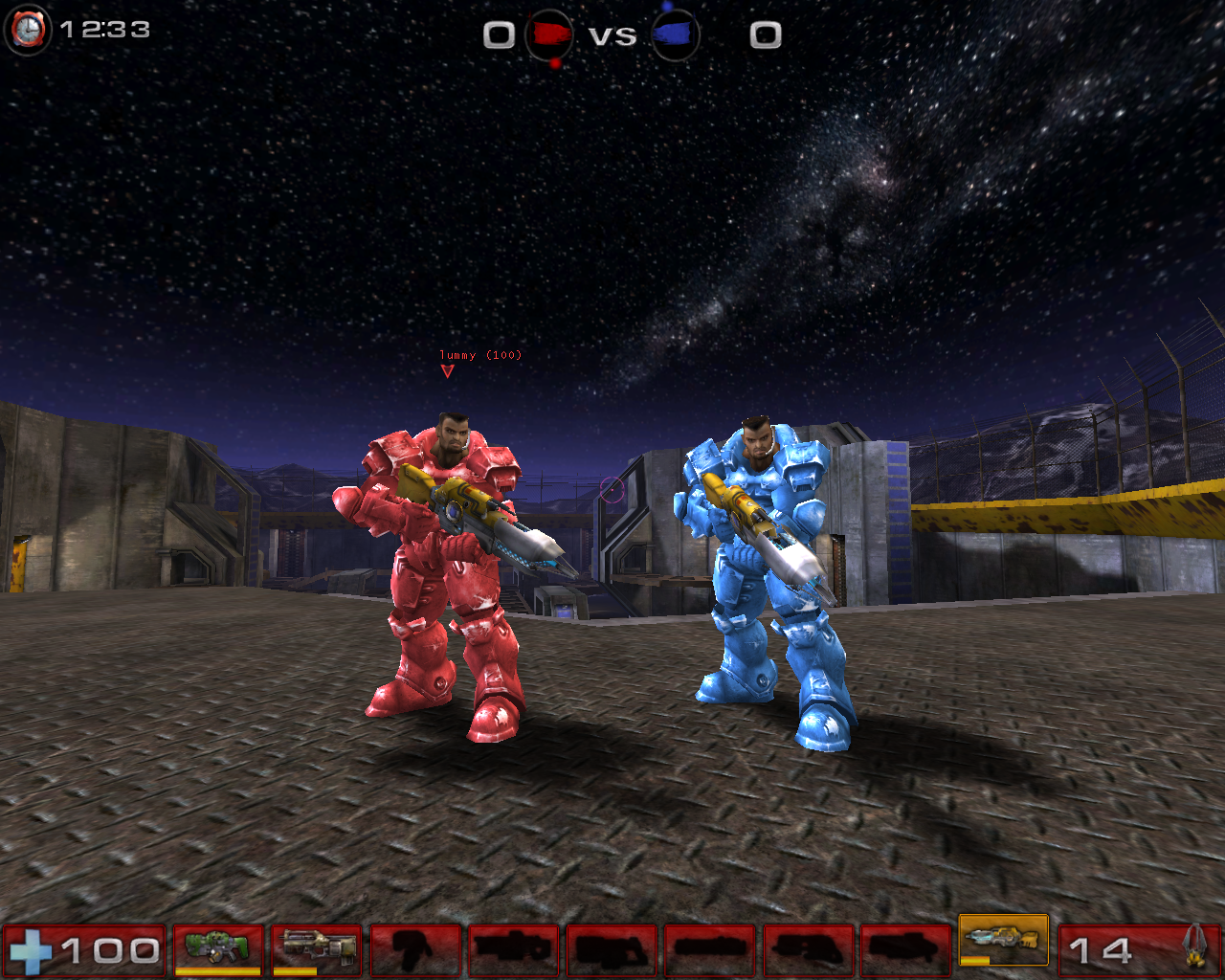Click the rightmost darkened weapon slot before the Shock Rifle
Screen dimensions: 1225x980
(903, 947)
